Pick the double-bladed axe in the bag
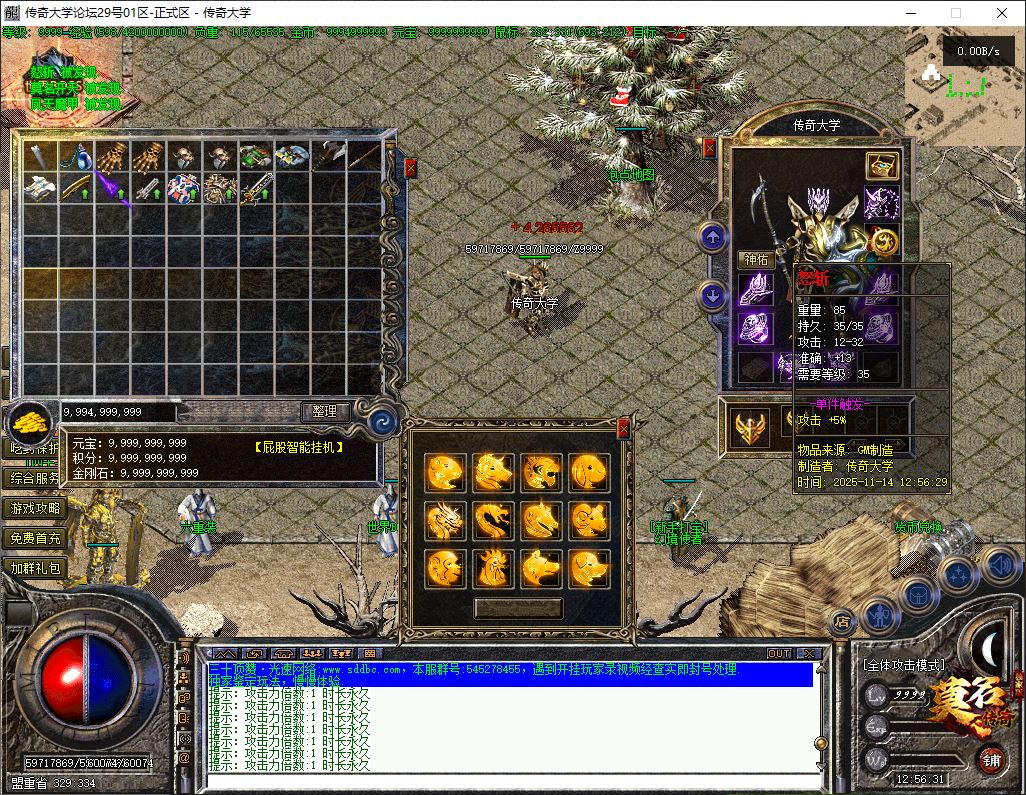 click(329, 157)
